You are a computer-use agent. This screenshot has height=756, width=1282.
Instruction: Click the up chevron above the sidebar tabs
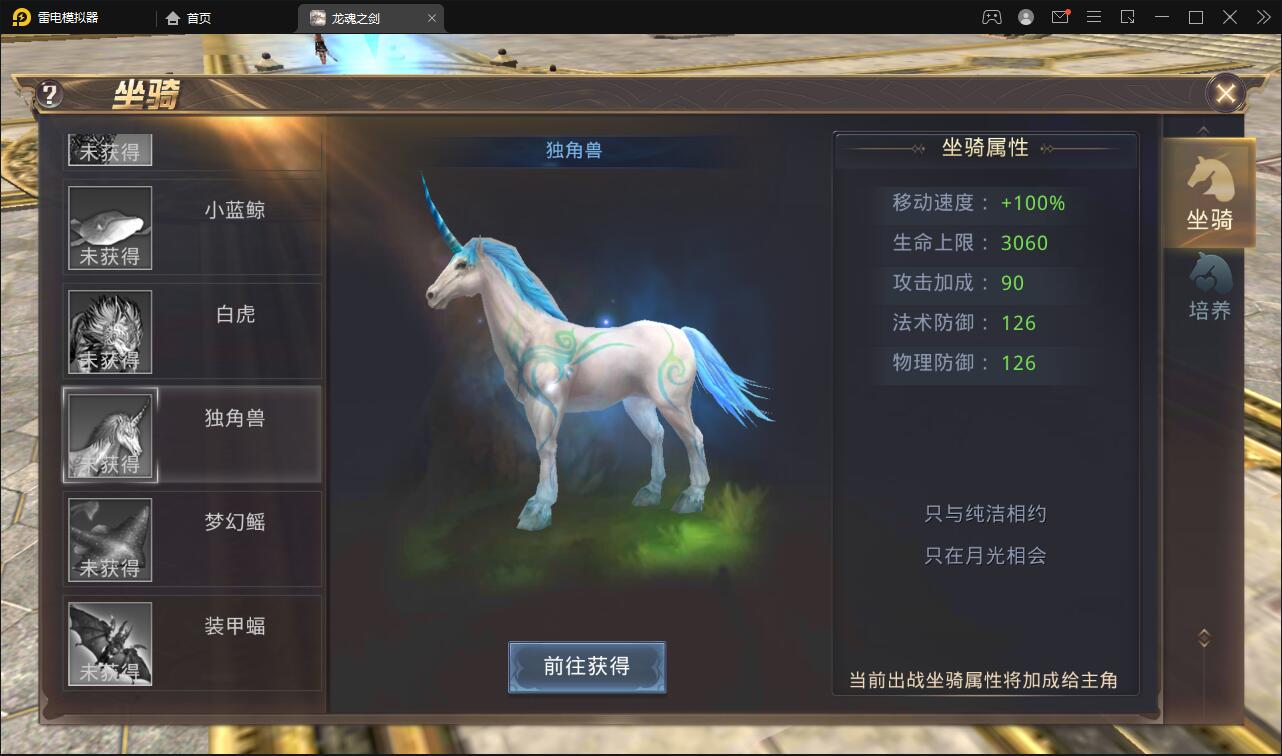coord(1203,129)
